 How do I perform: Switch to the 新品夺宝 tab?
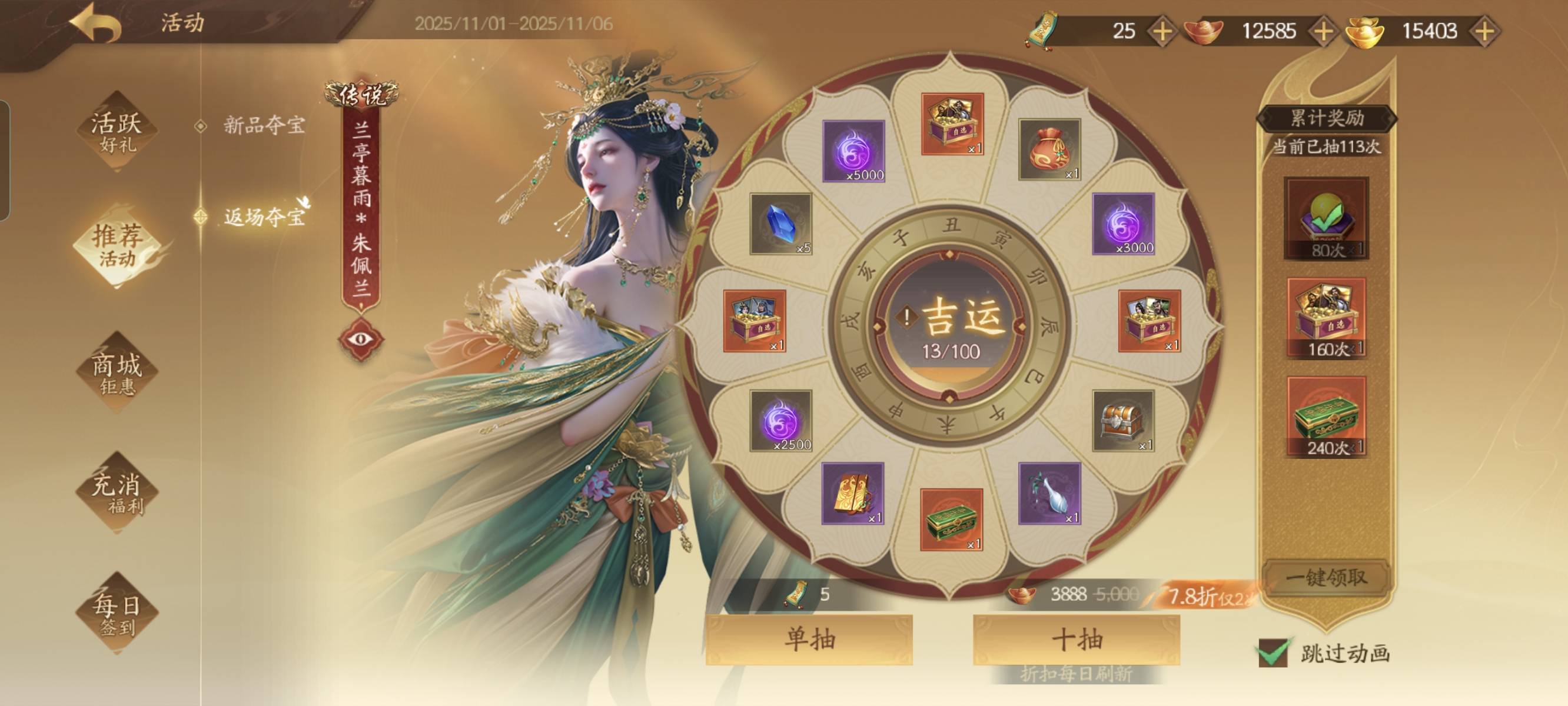point(264,125)
